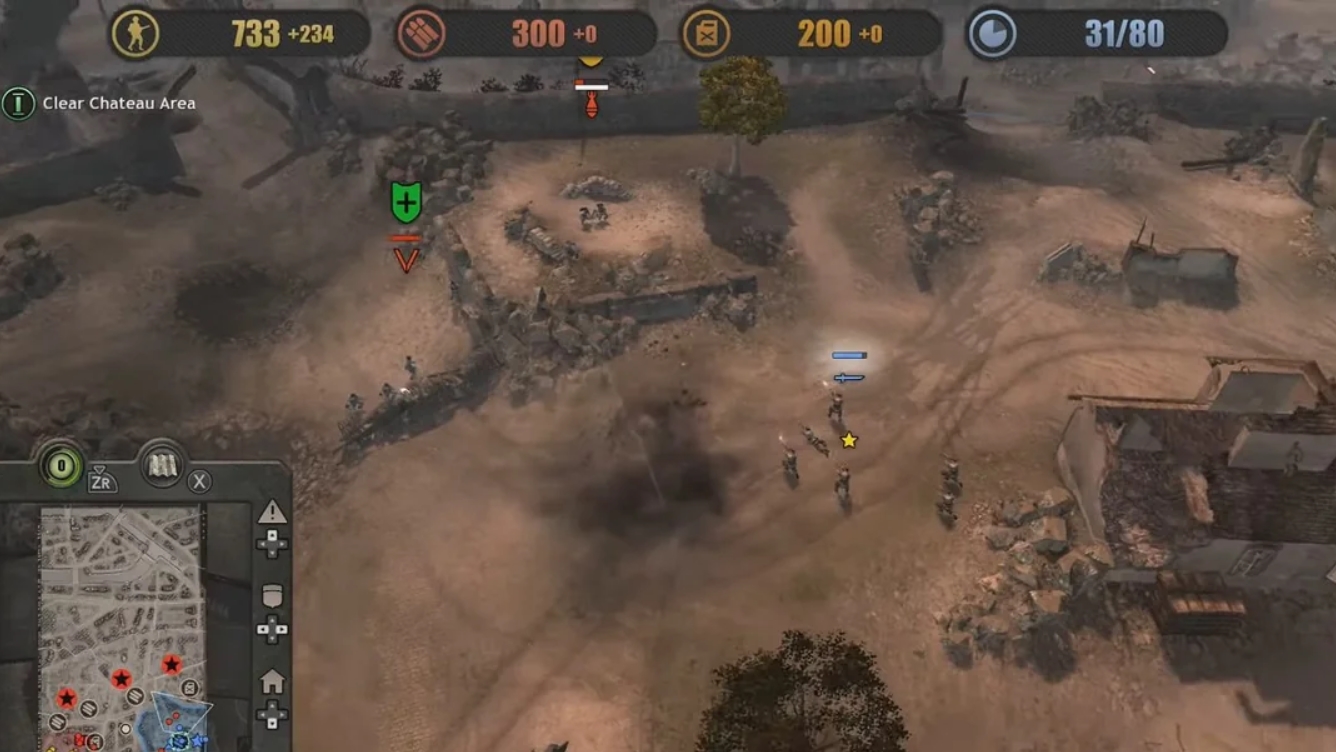Click the Clear Chateau Area objective icon

tap(20, 102)
